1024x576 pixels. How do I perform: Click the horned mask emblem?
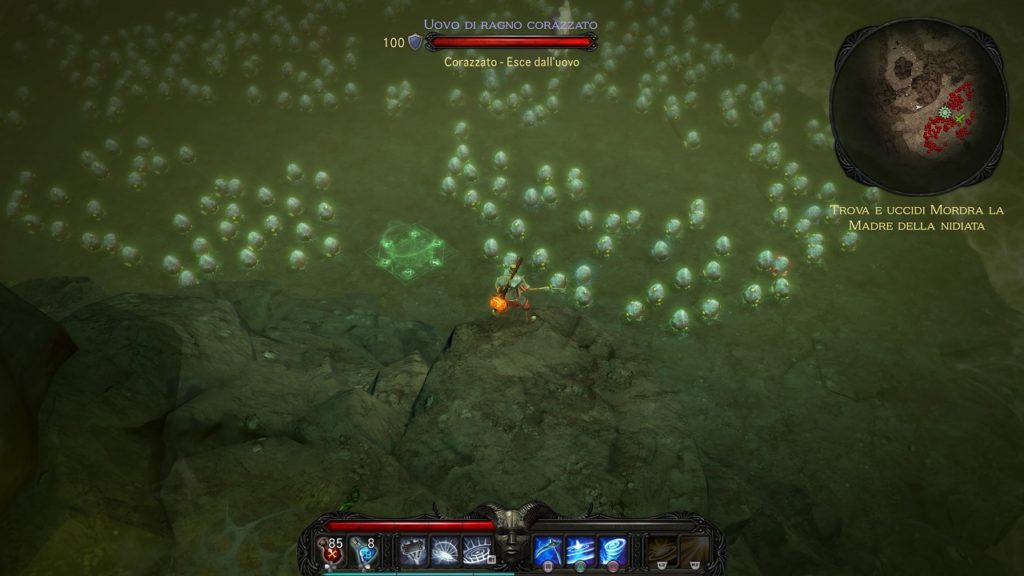(x=512, y=542)
